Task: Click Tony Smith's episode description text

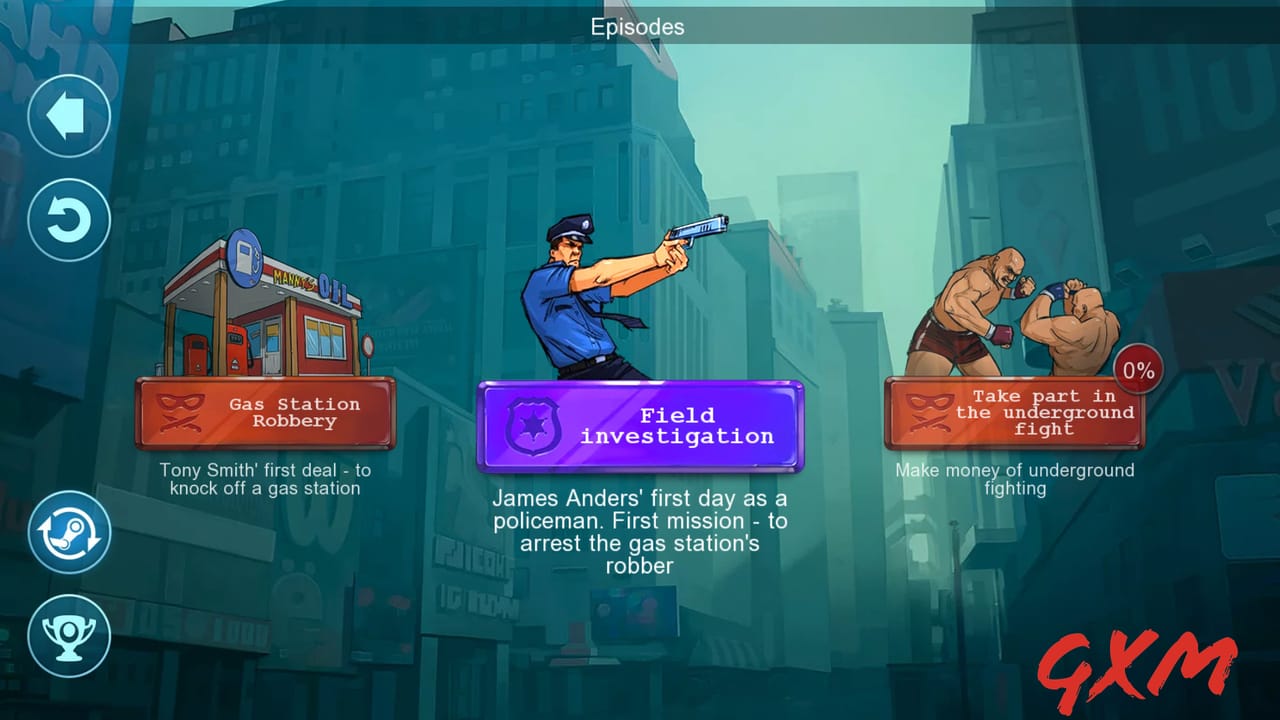Action: pyautogui.click(x=265, y=478)
